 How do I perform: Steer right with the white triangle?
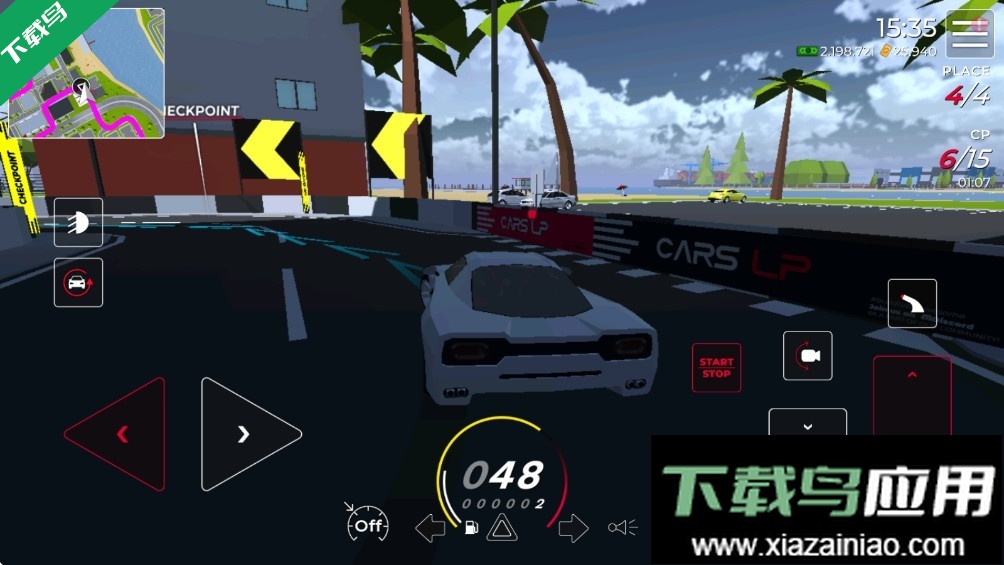[246, 434]
